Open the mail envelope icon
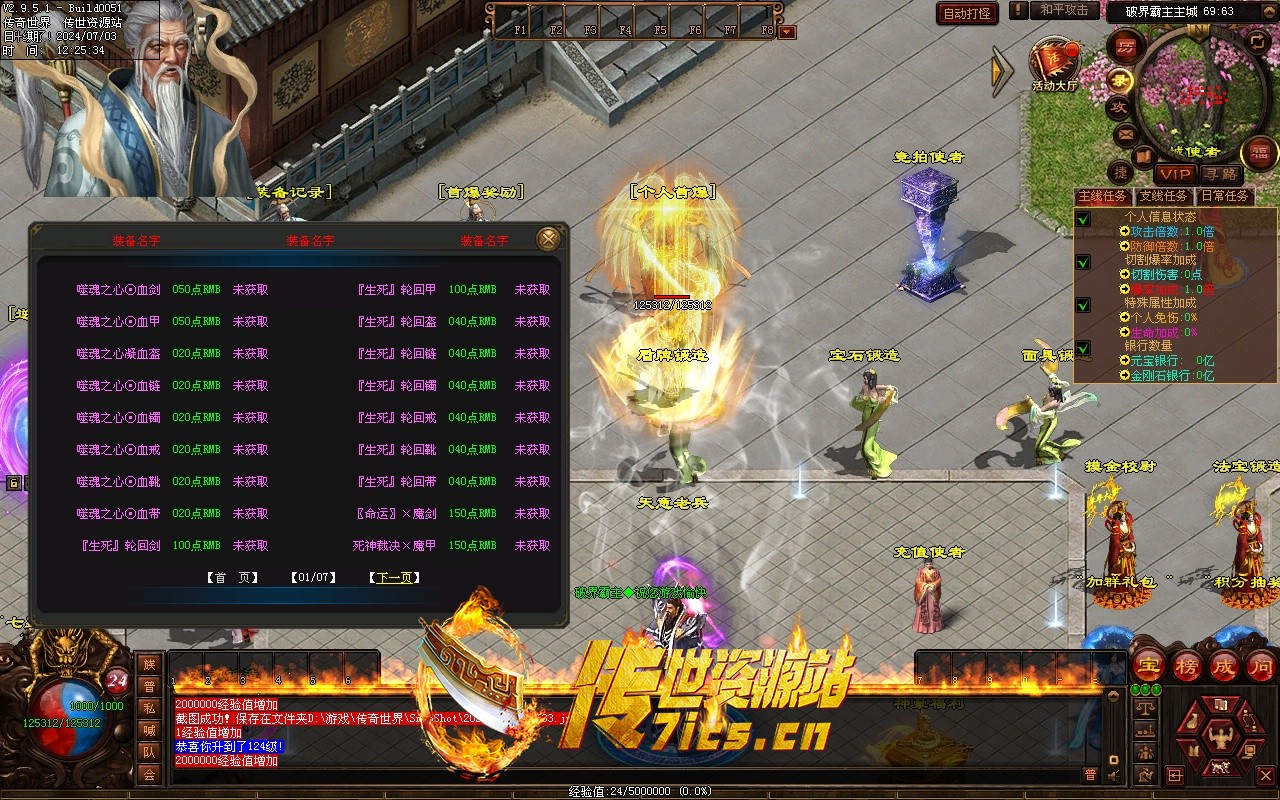The height and width of the screenshot is (800, 1280). point(1126,133)
